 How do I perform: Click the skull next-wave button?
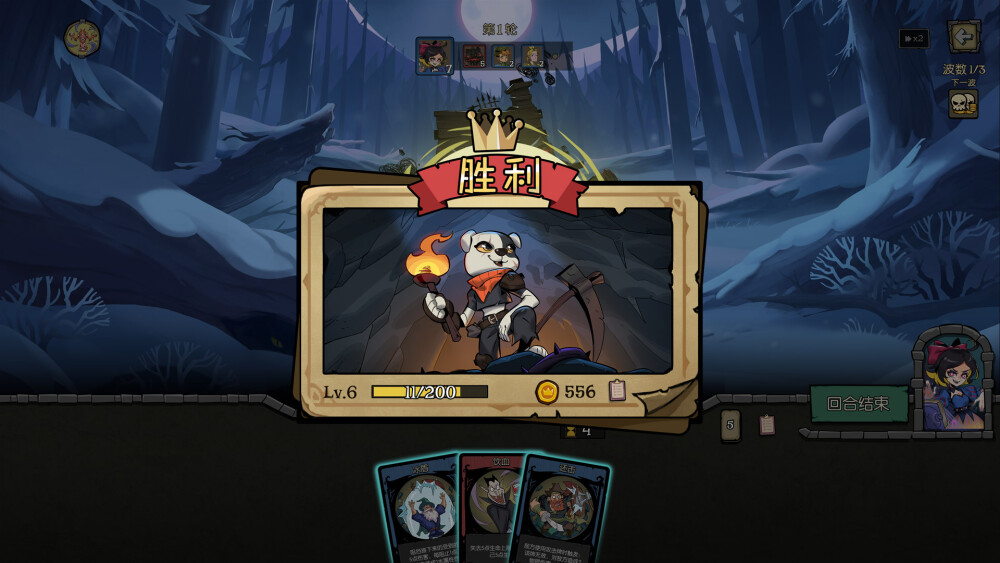coord(962,104)
